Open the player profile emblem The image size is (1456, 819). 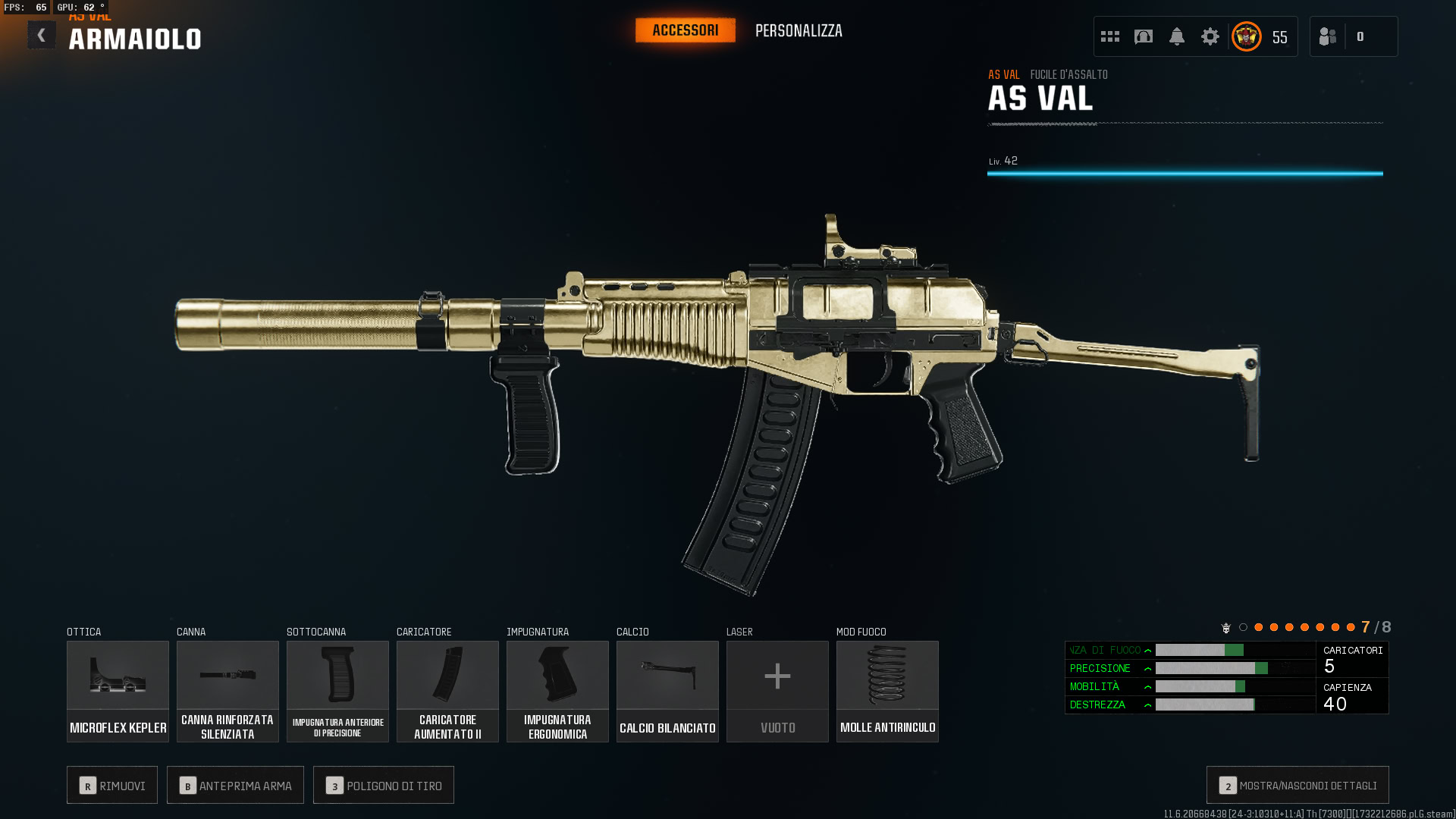coord(1247,36)
